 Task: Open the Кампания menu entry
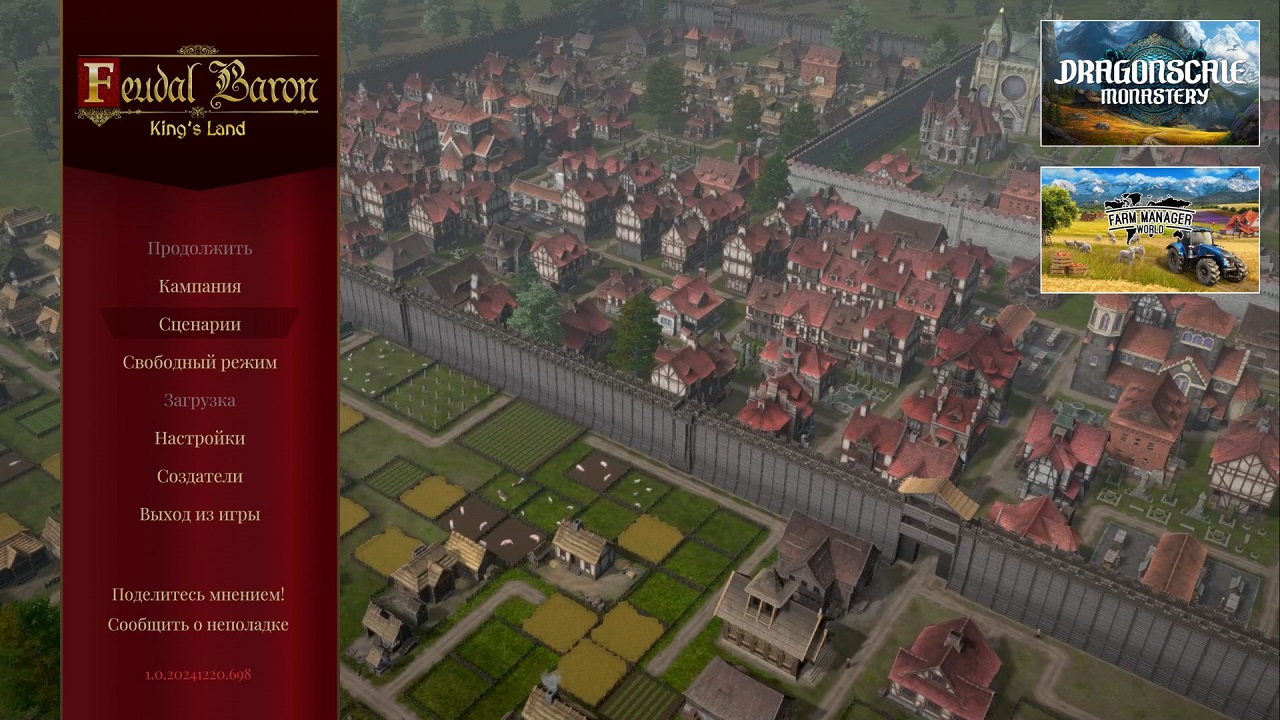tap(199, 286)
